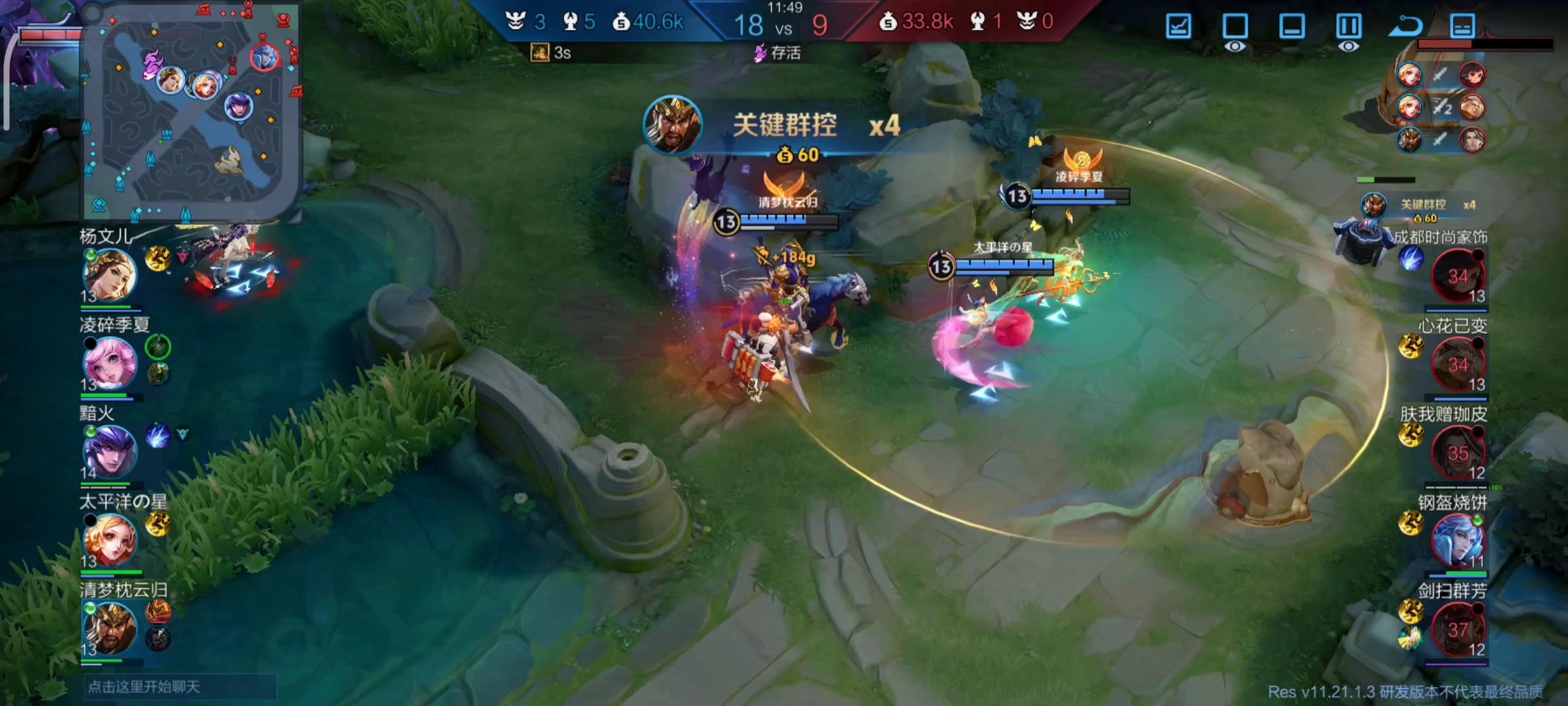Open the match statistics chart panel

coord(1178,27)
